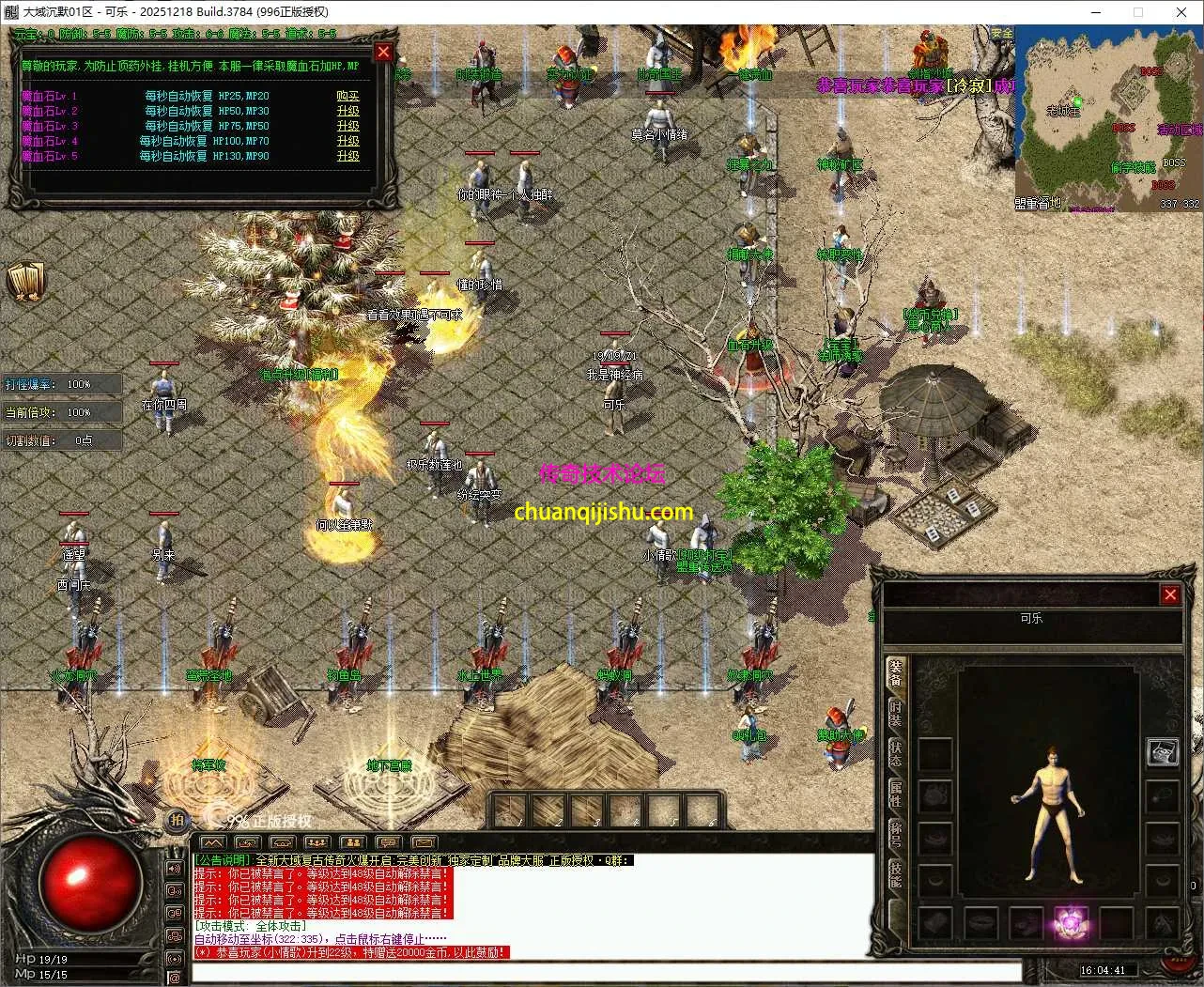This screenshot has width=1204, height=987.
Task: Toggle the speaker chat channel button
Action: pyautogui.click(x=175, y=868)
